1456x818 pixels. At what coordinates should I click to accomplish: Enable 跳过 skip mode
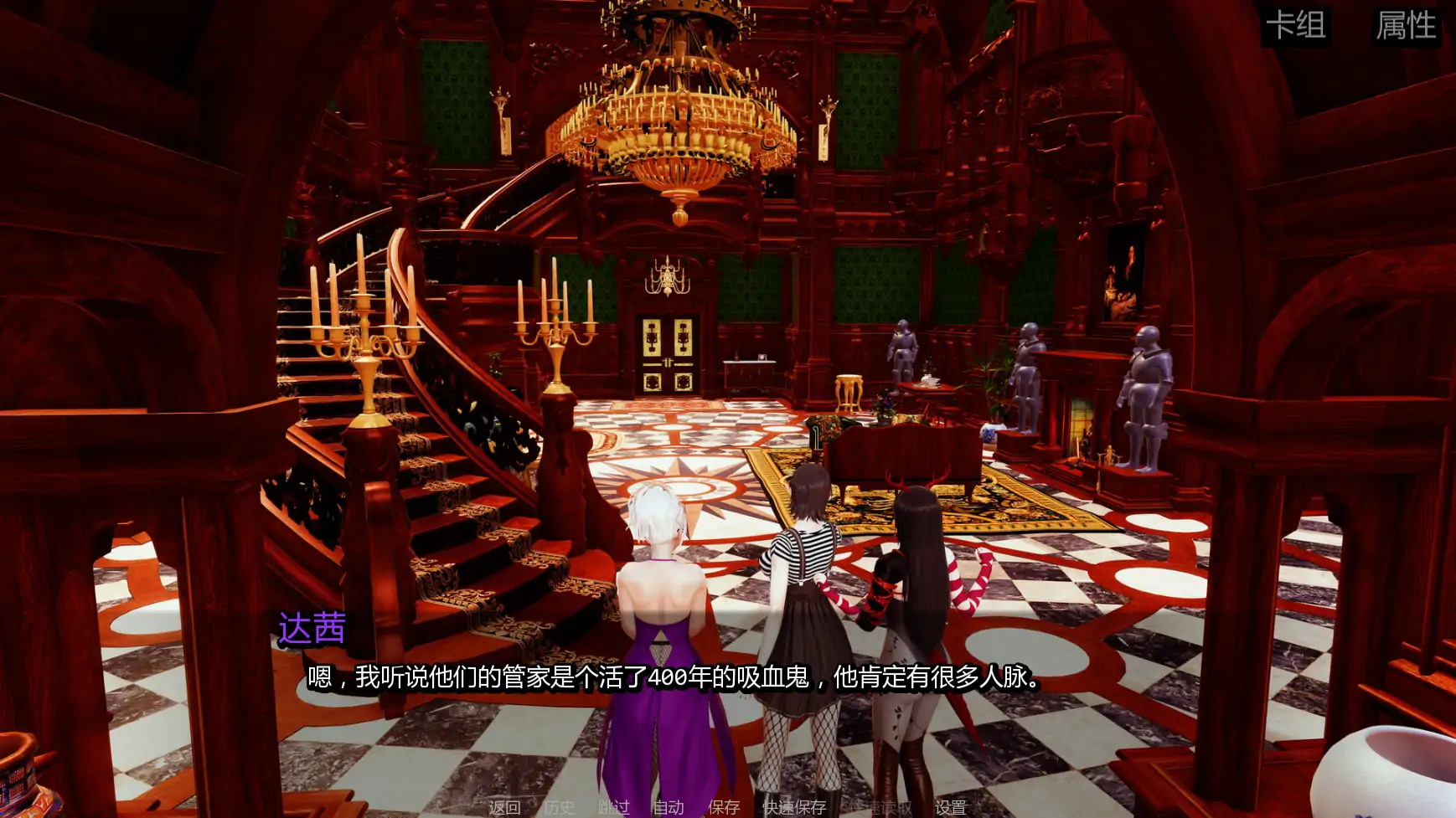[612, 809]
